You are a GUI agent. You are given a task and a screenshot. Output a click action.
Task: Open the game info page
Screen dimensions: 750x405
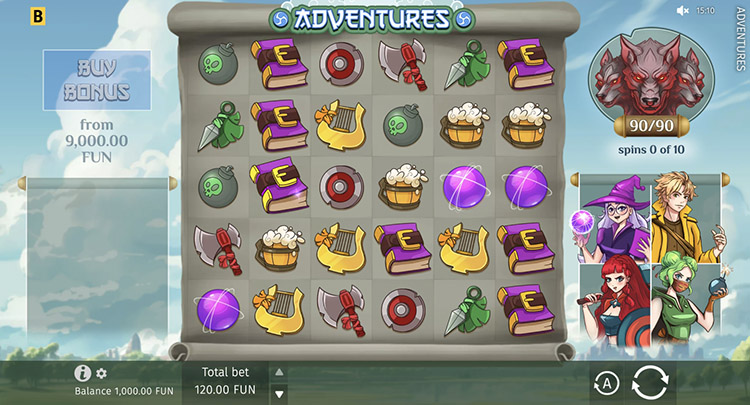click(83, 373)
